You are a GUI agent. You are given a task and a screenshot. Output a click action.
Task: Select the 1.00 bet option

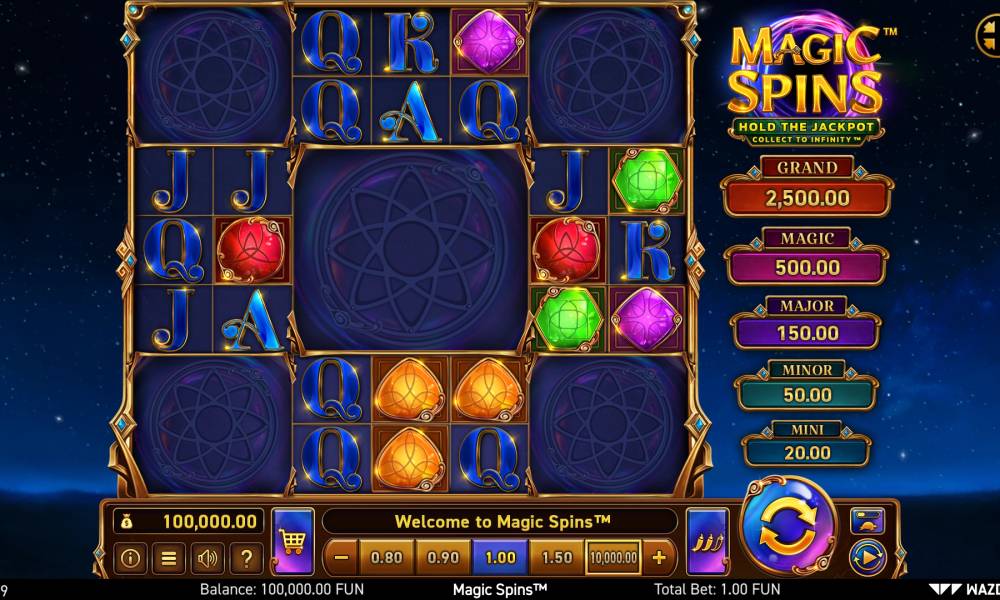coord(499,557)
